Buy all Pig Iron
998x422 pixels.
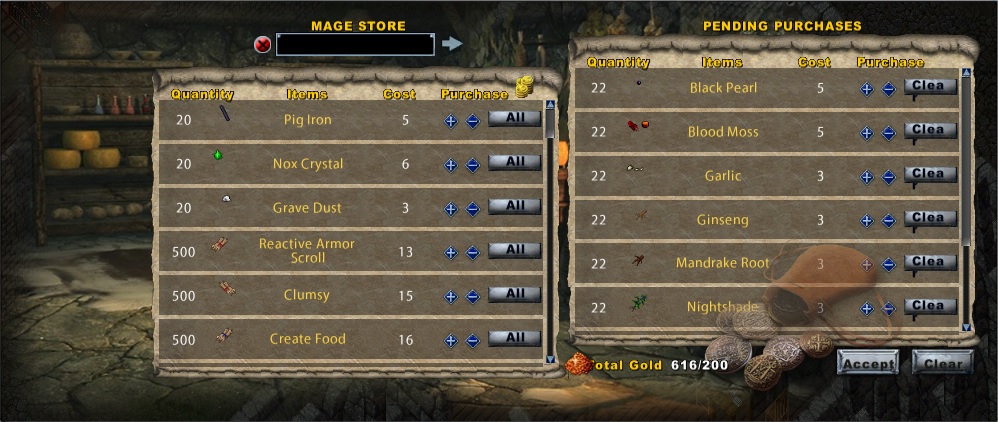point(514,118)
